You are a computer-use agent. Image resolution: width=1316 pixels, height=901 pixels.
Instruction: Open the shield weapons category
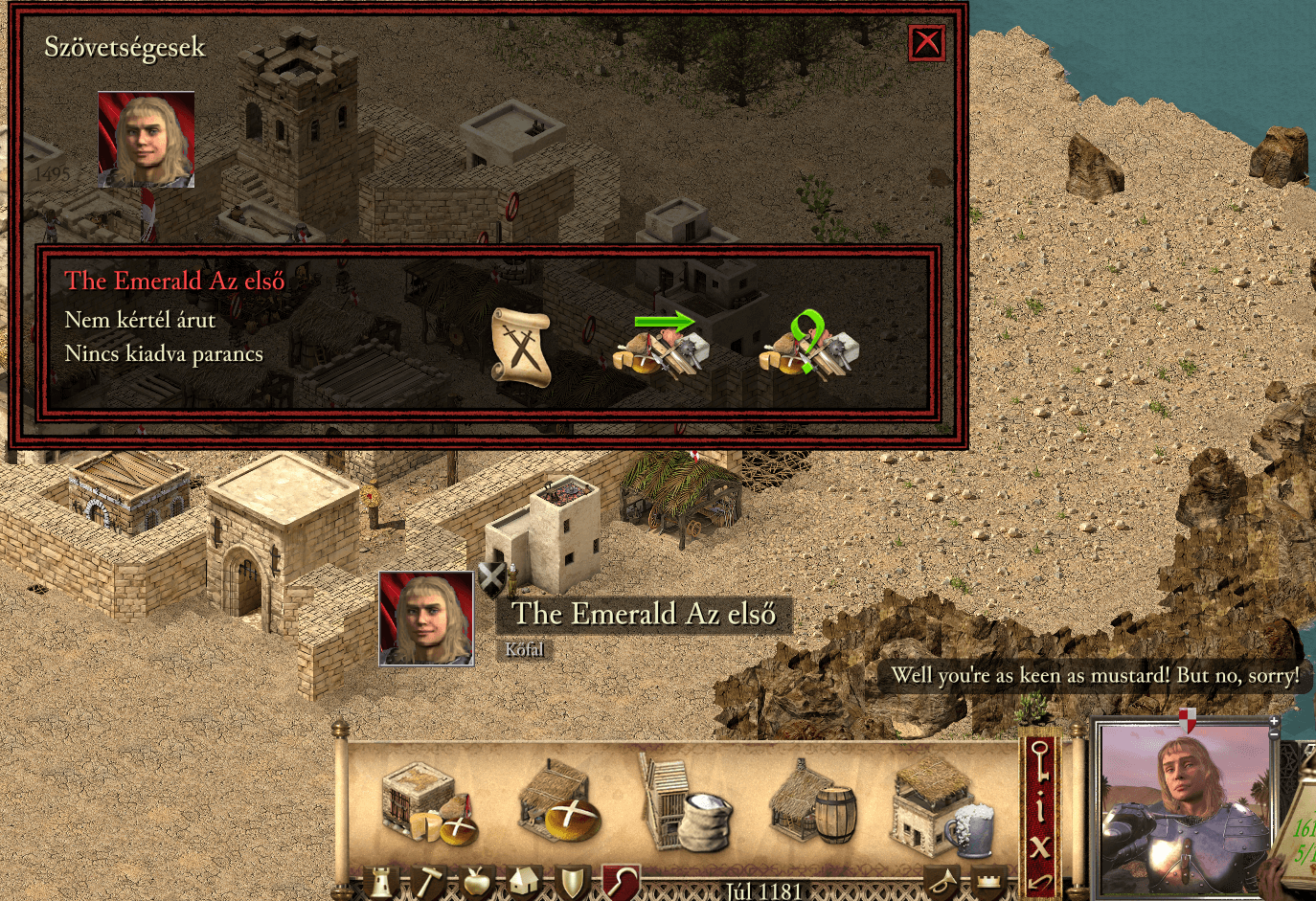pos(572,884)
